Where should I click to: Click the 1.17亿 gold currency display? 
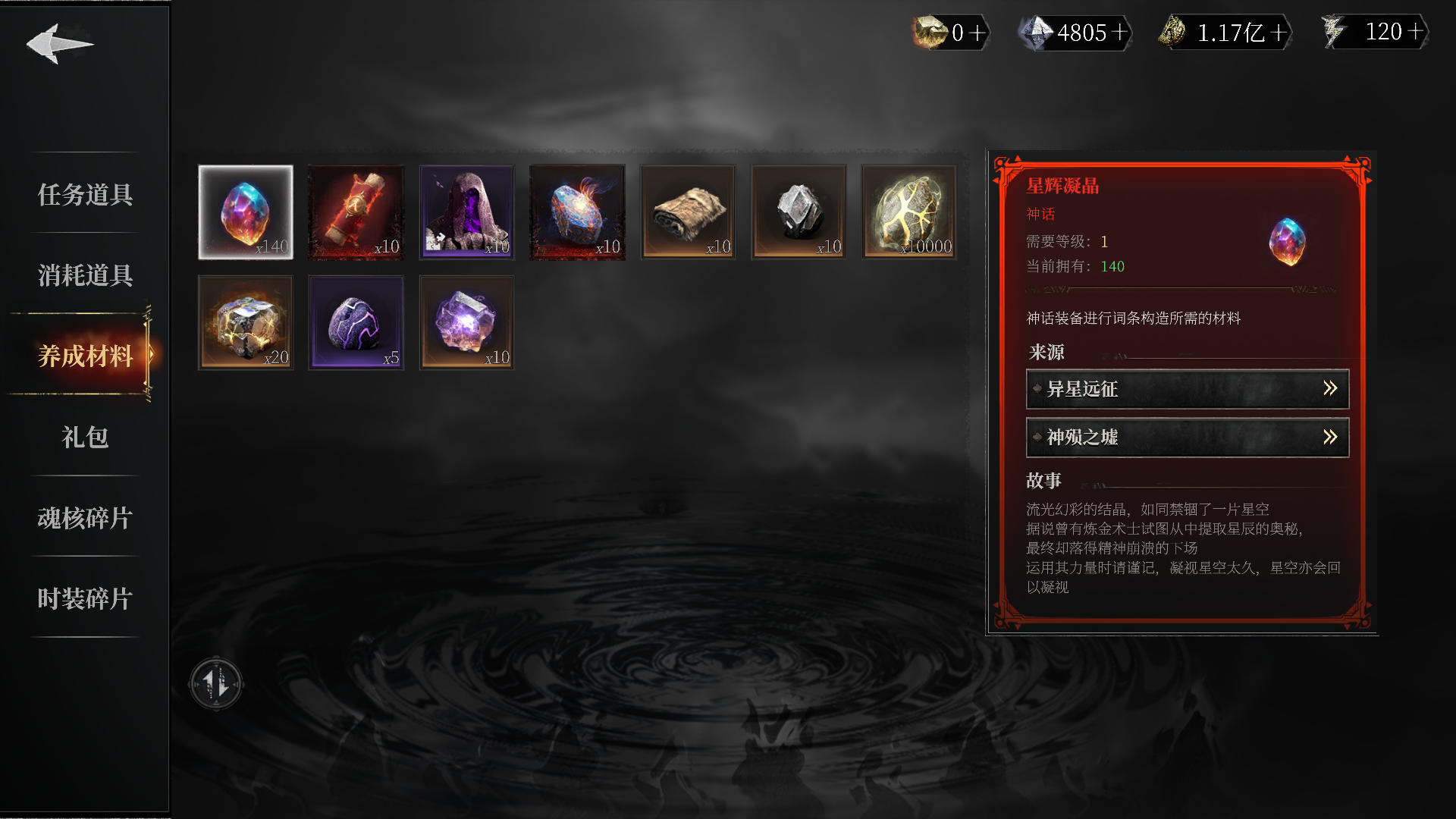(x=1228, y=33)
